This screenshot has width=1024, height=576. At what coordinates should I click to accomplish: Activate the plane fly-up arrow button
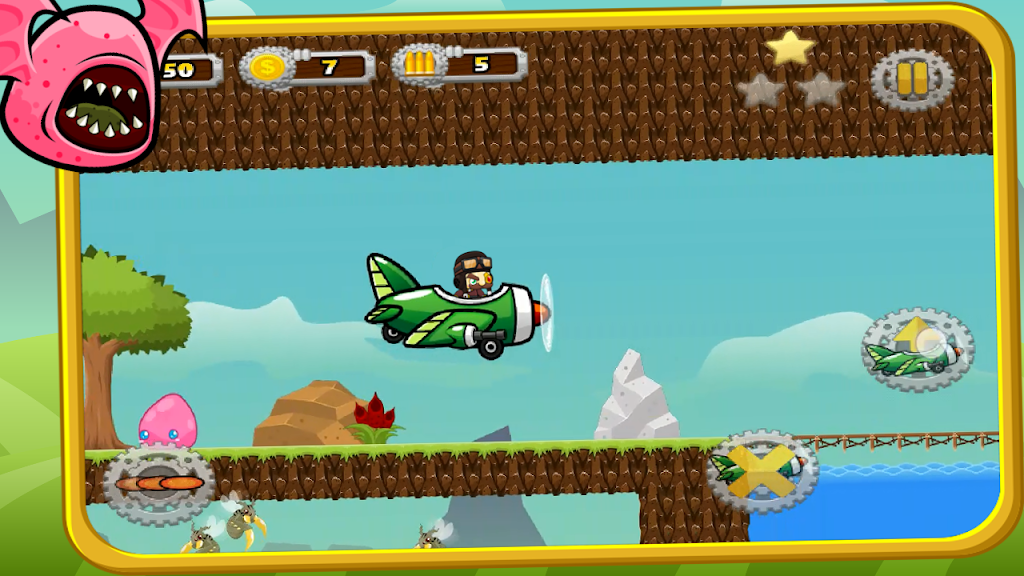[917, 349]
